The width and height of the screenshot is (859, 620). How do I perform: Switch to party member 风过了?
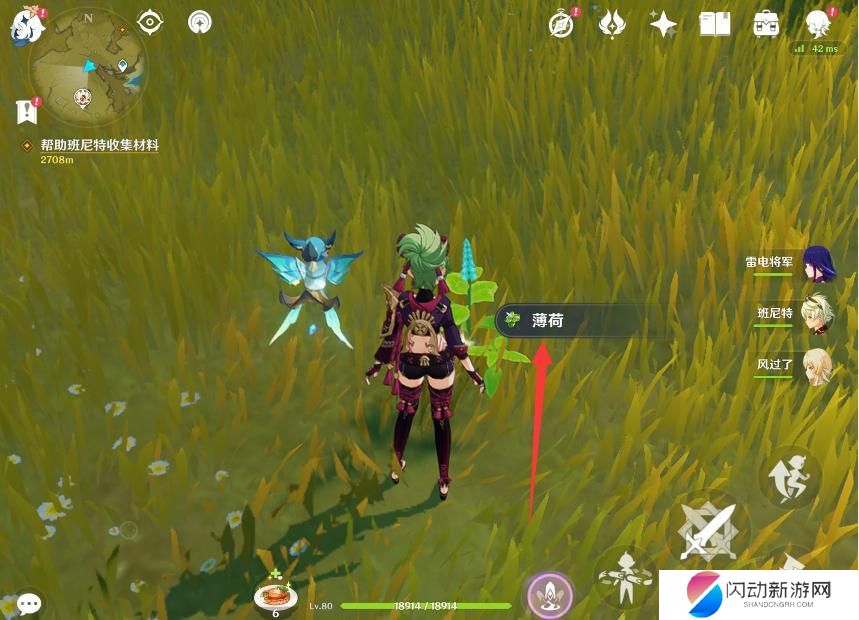[818, 364]
